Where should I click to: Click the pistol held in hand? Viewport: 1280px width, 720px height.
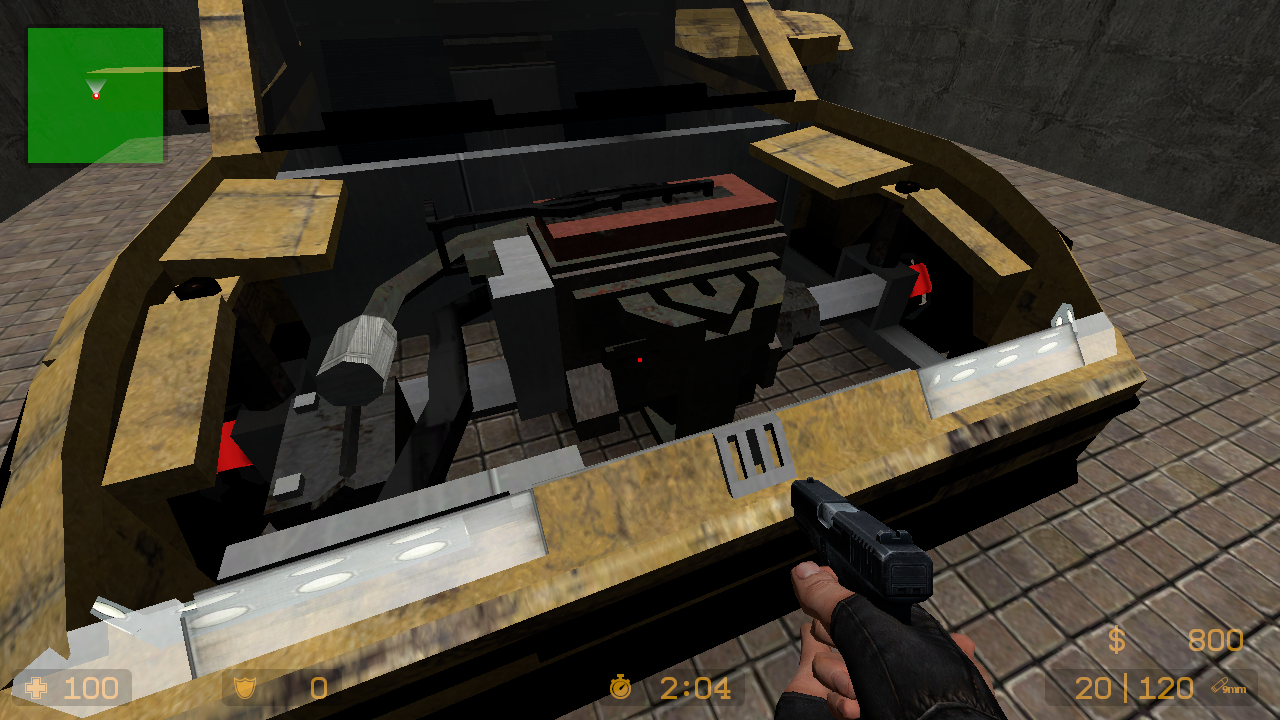click(862, 545)
